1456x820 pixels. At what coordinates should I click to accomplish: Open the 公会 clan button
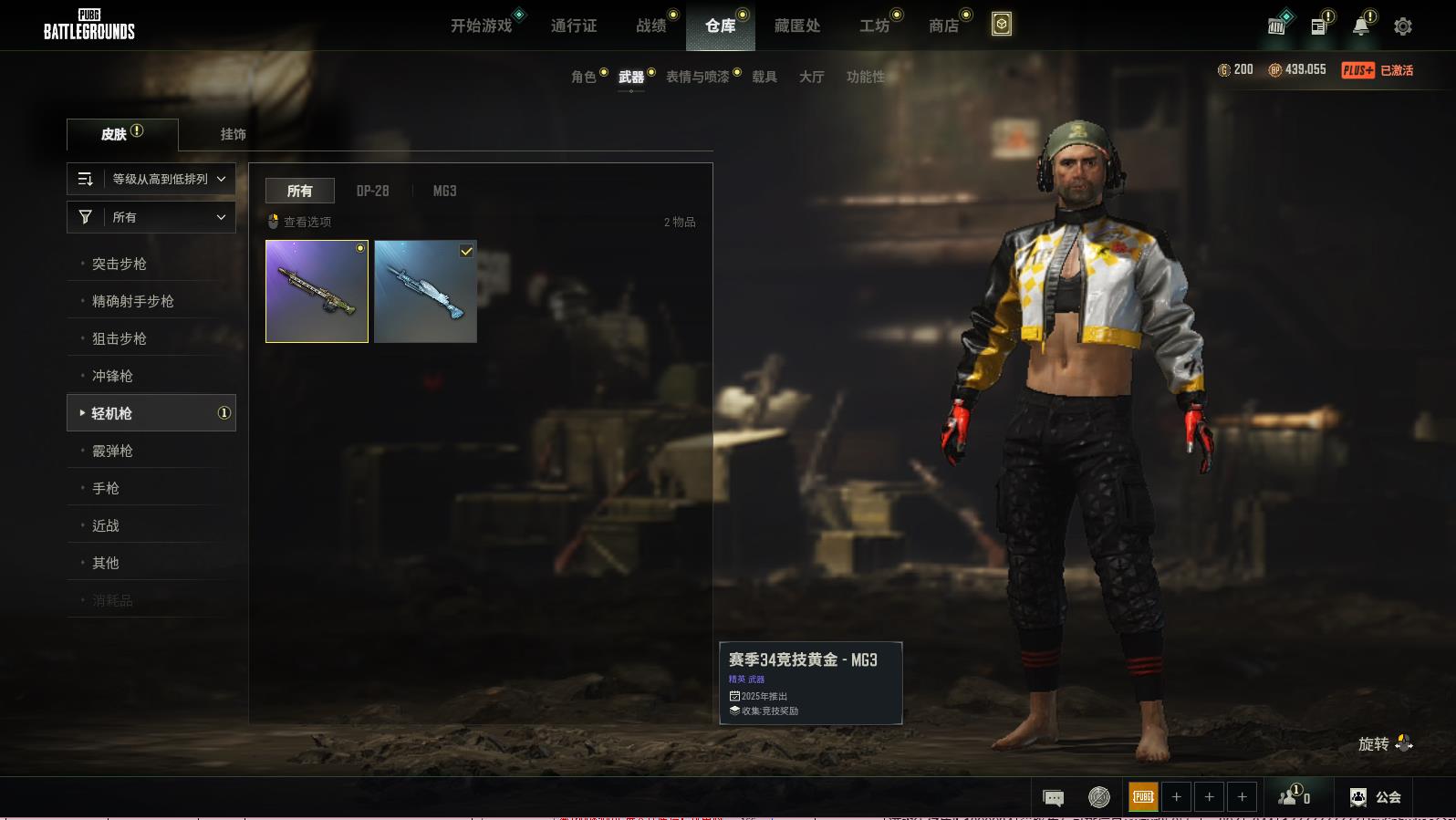coord(1377,797)
